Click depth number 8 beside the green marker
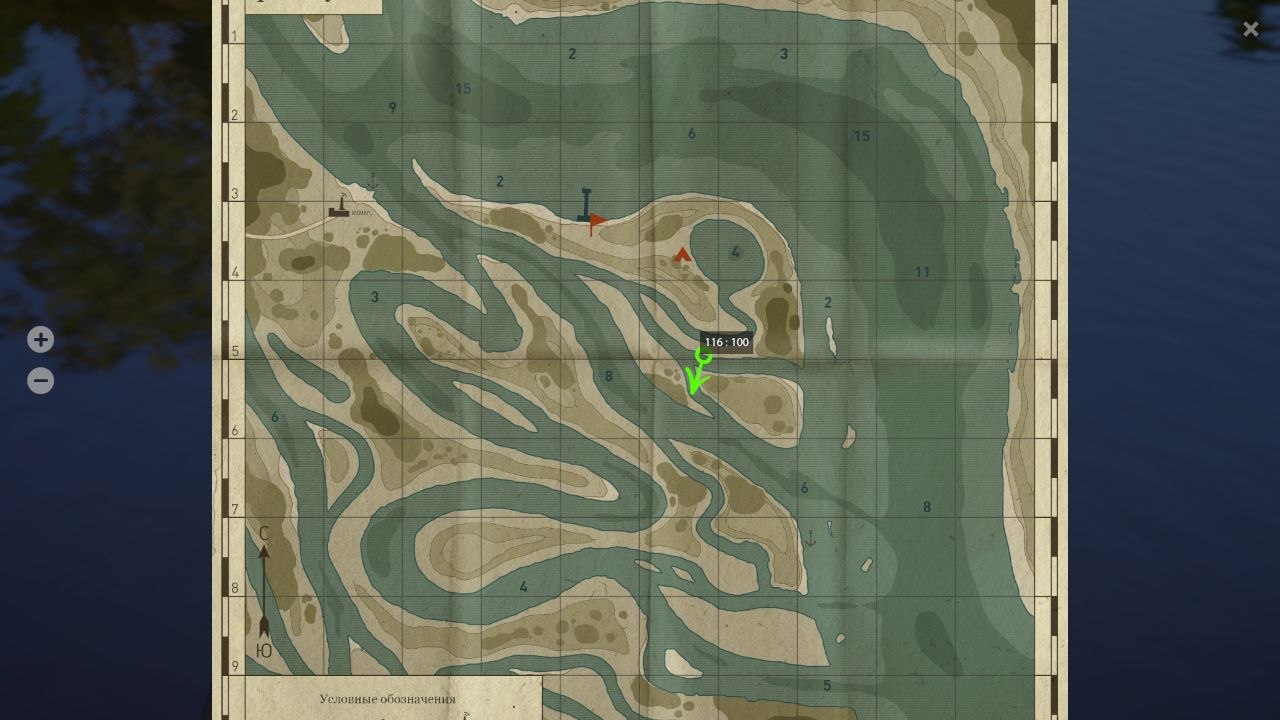The image size is (1280, 720). (608, 377)
